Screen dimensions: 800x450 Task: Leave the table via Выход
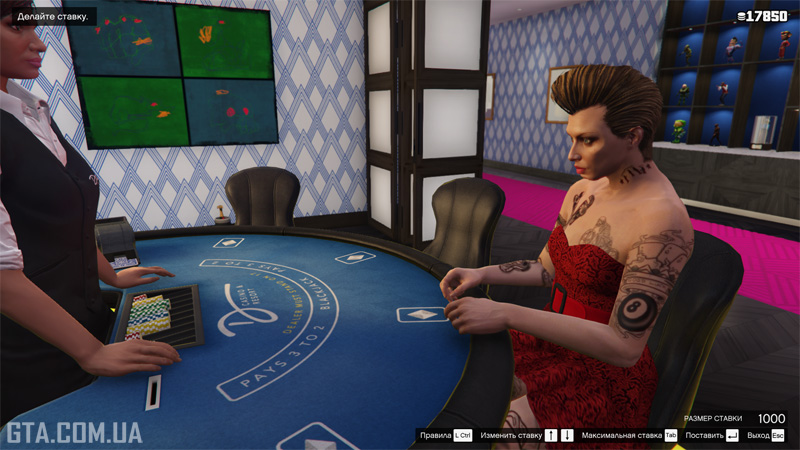765,436
